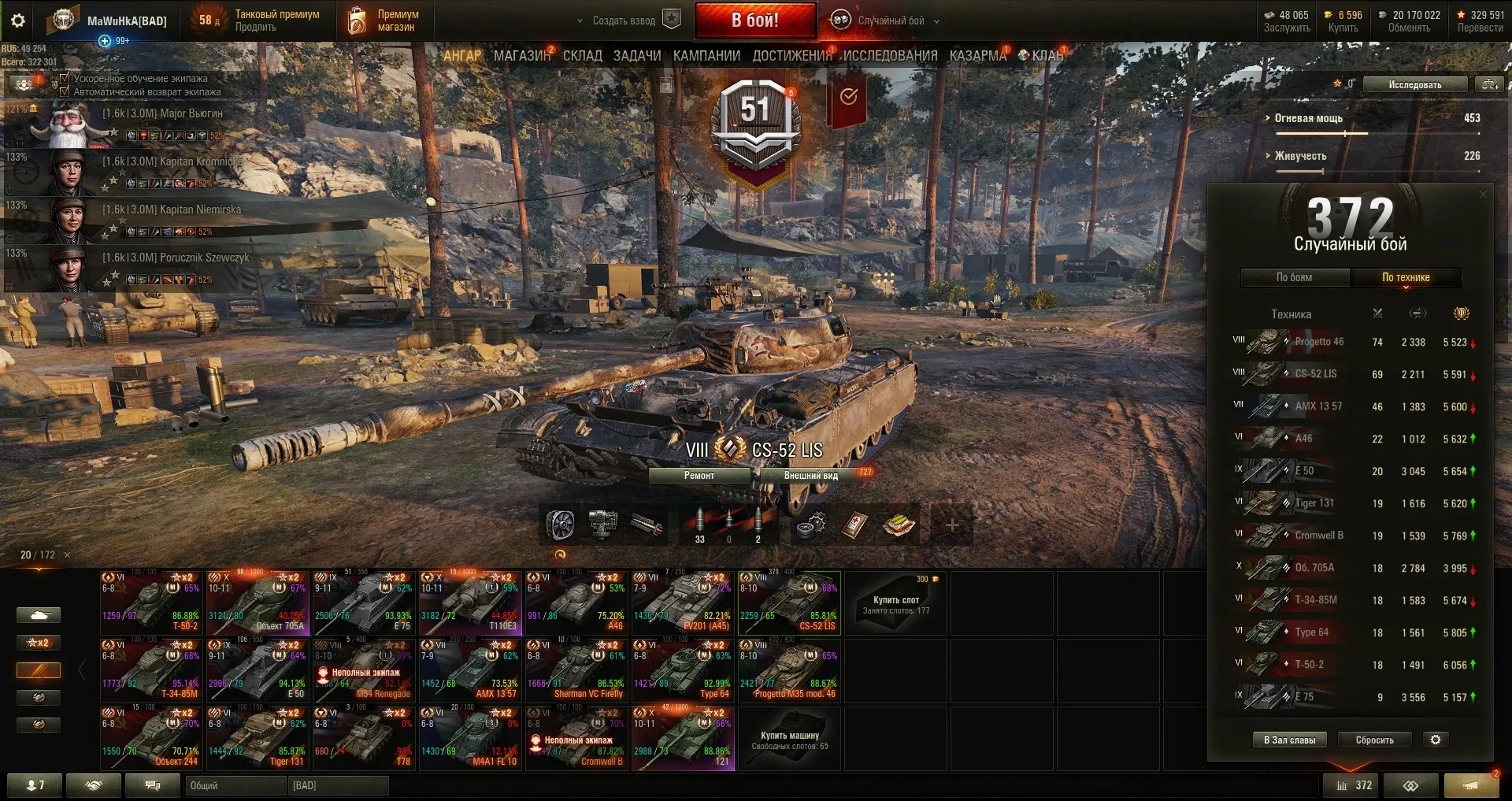This screenshot has height=801, width=1512.
Task: Toggle Автоматический возврат экипажа checkbox
Action: coord(65,91)
